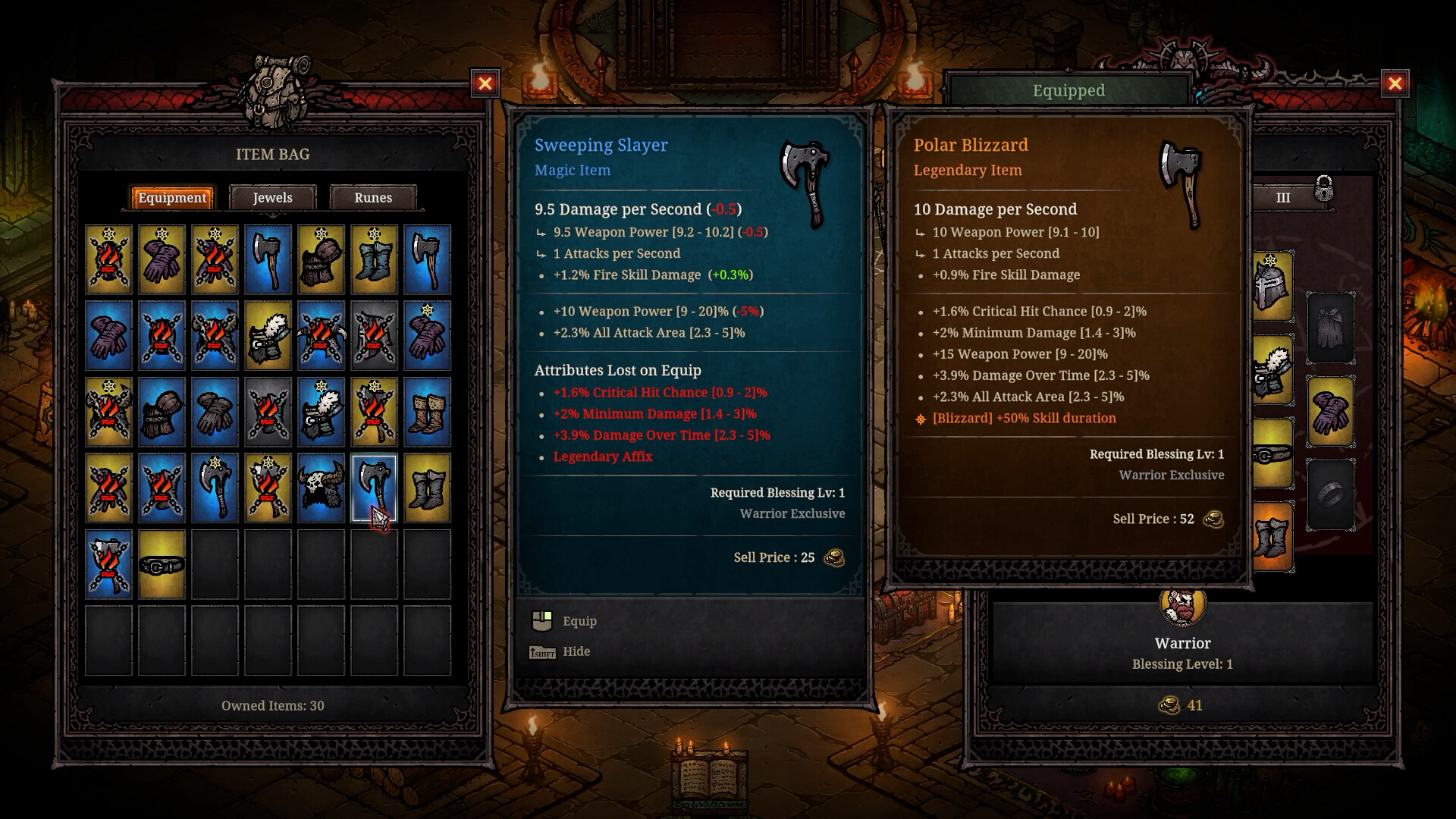Select the Equipment tab in item bag
The image size is (1456, 819).
pos(172,198)
